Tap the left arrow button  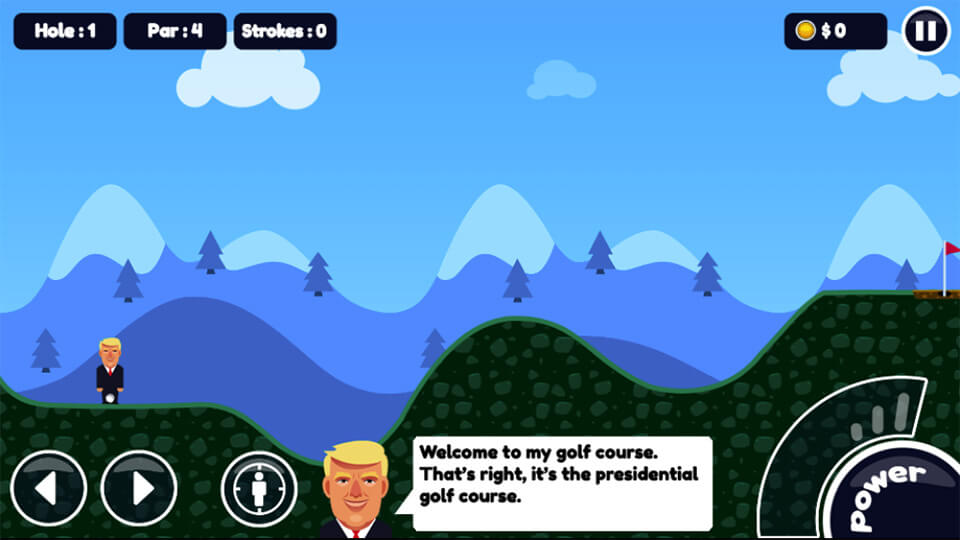(x=49, y=488)
